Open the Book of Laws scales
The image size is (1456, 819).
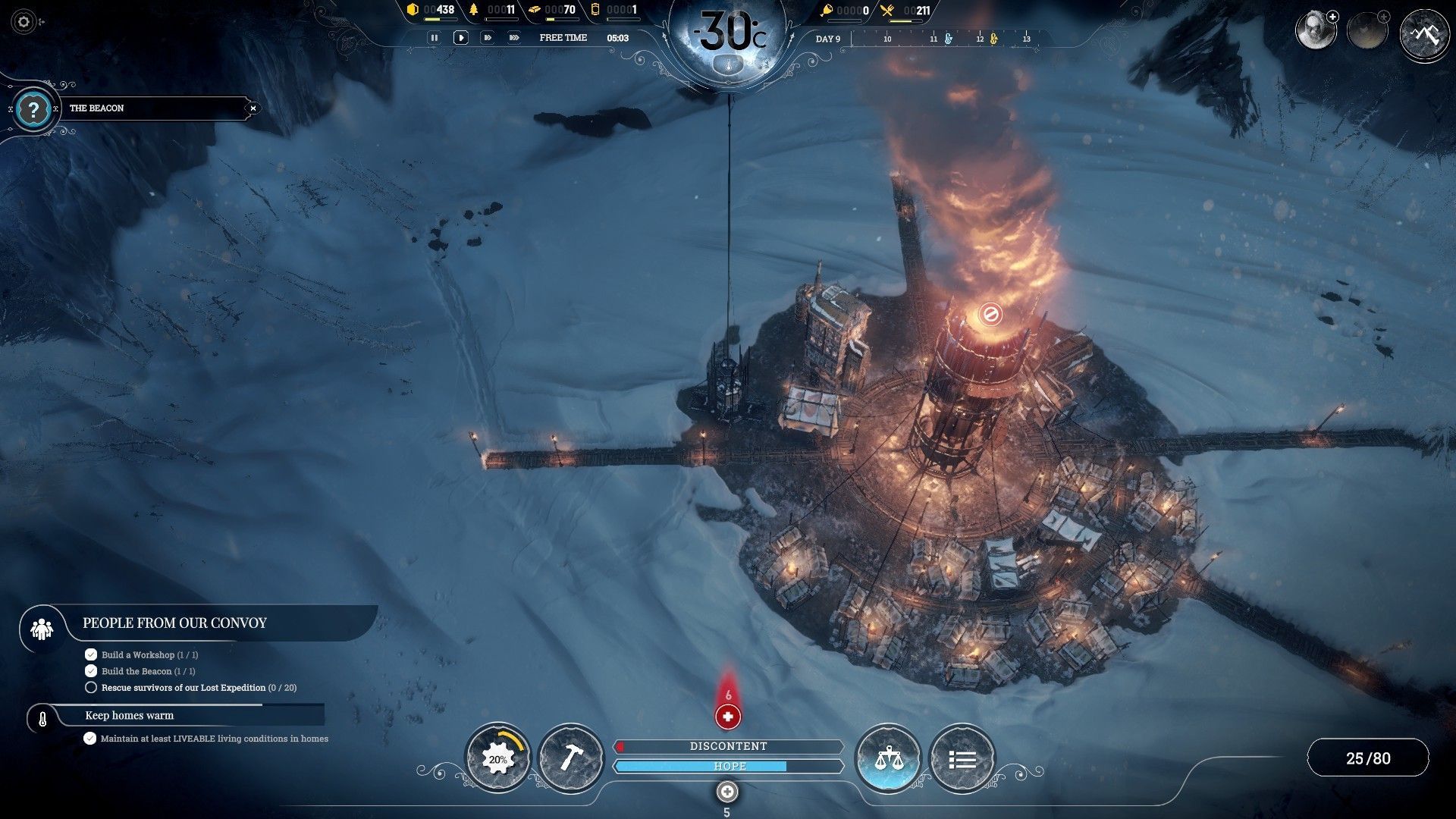click(887, 758)
